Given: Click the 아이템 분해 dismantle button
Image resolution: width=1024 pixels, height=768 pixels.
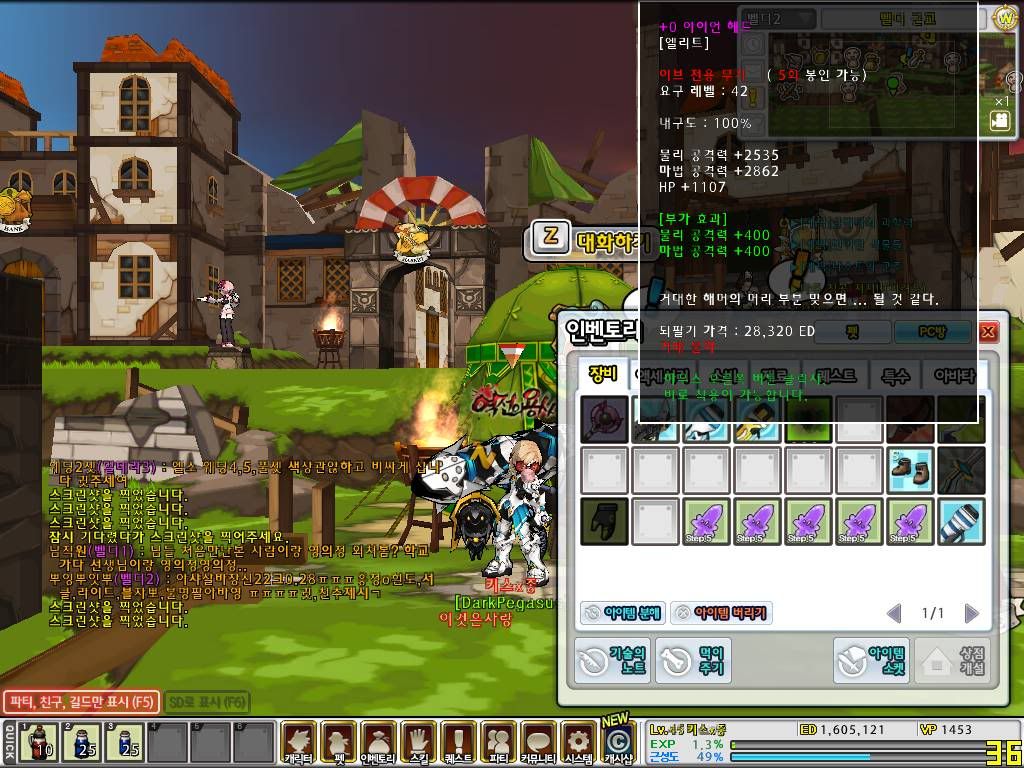Looking at the screenshot, I should click(620, 613).
